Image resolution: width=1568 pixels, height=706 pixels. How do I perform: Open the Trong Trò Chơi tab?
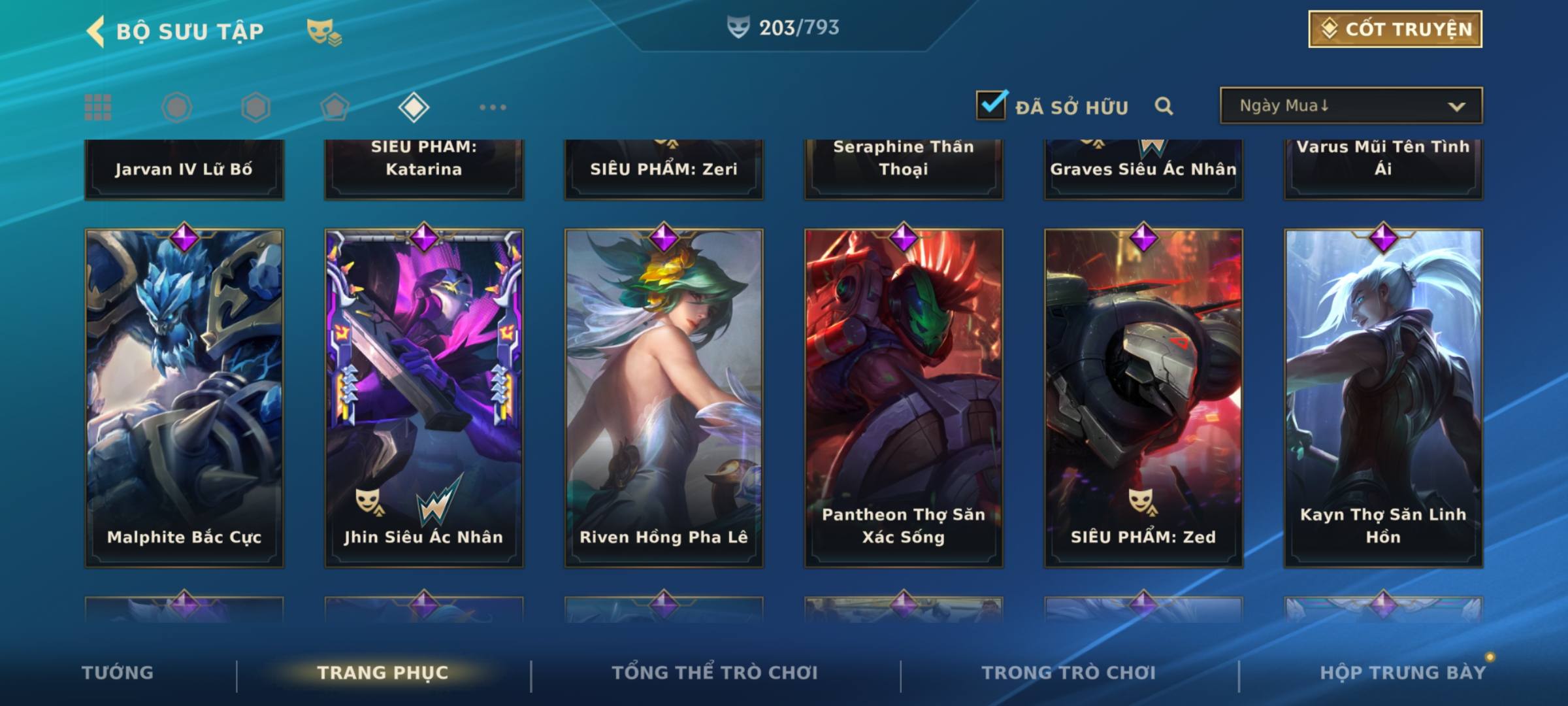(1069, 673)
